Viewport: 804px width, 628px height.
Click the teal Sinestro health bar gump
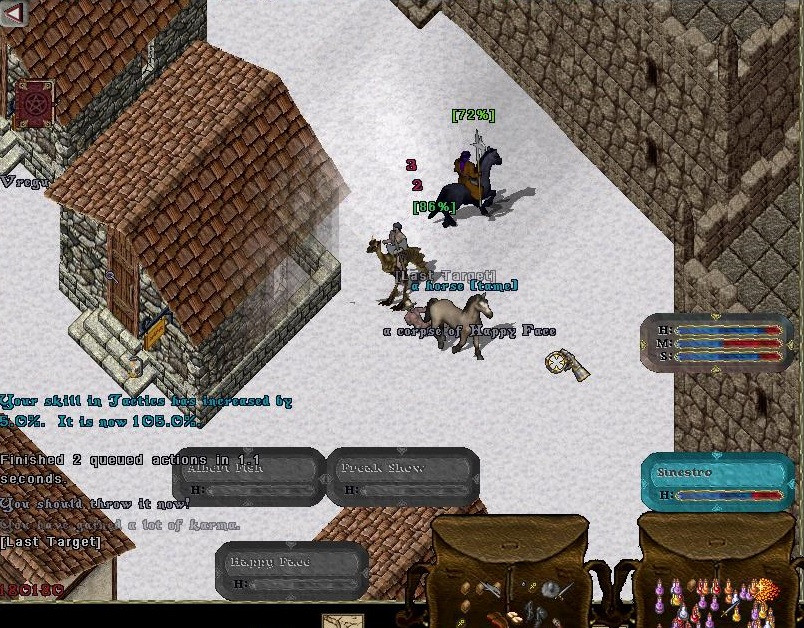pos(717,481)
